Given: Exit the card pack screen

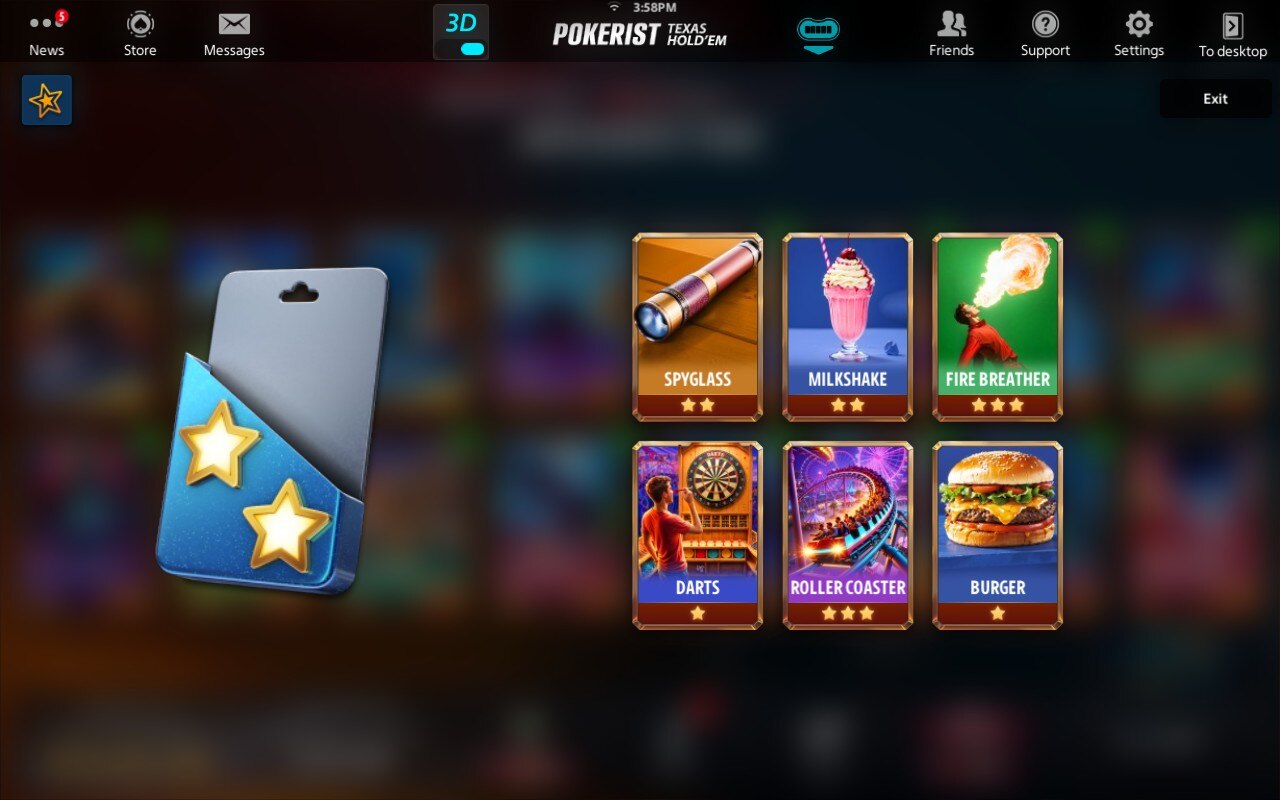Looking at the screenshot, I should [x=1215, y=99].
